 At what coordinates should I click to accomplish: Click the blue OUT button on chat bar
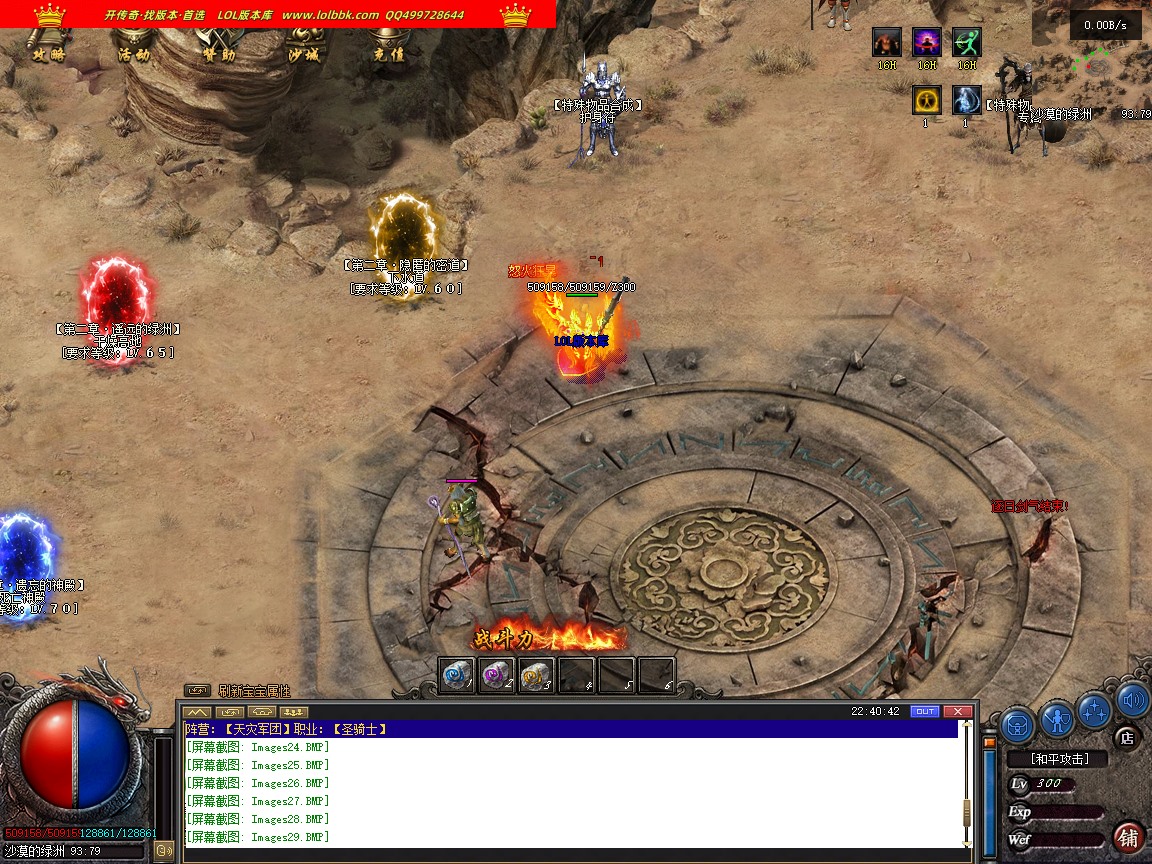(925, 711)
